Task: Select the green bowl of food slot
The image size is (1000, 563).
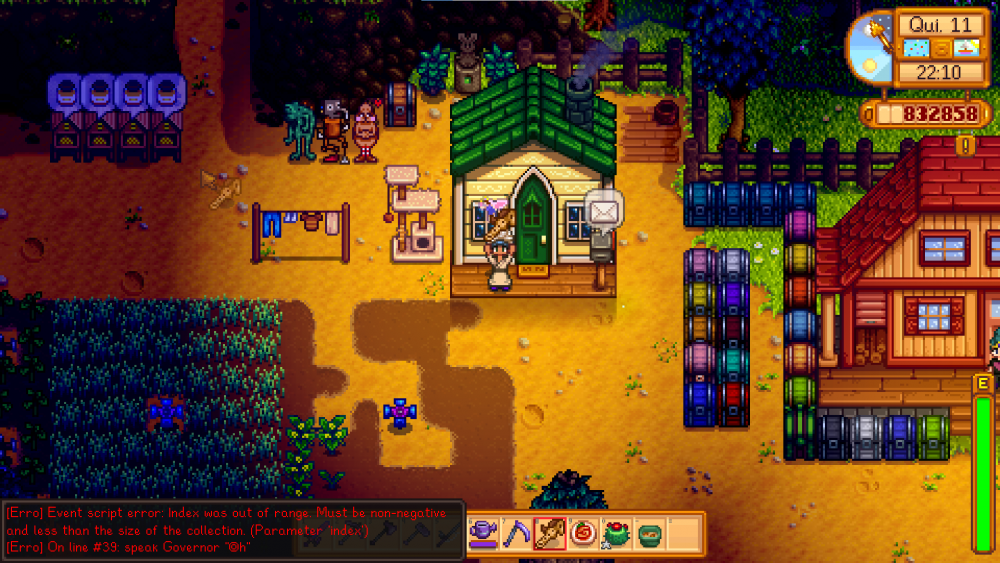Action: click(648, 533)
